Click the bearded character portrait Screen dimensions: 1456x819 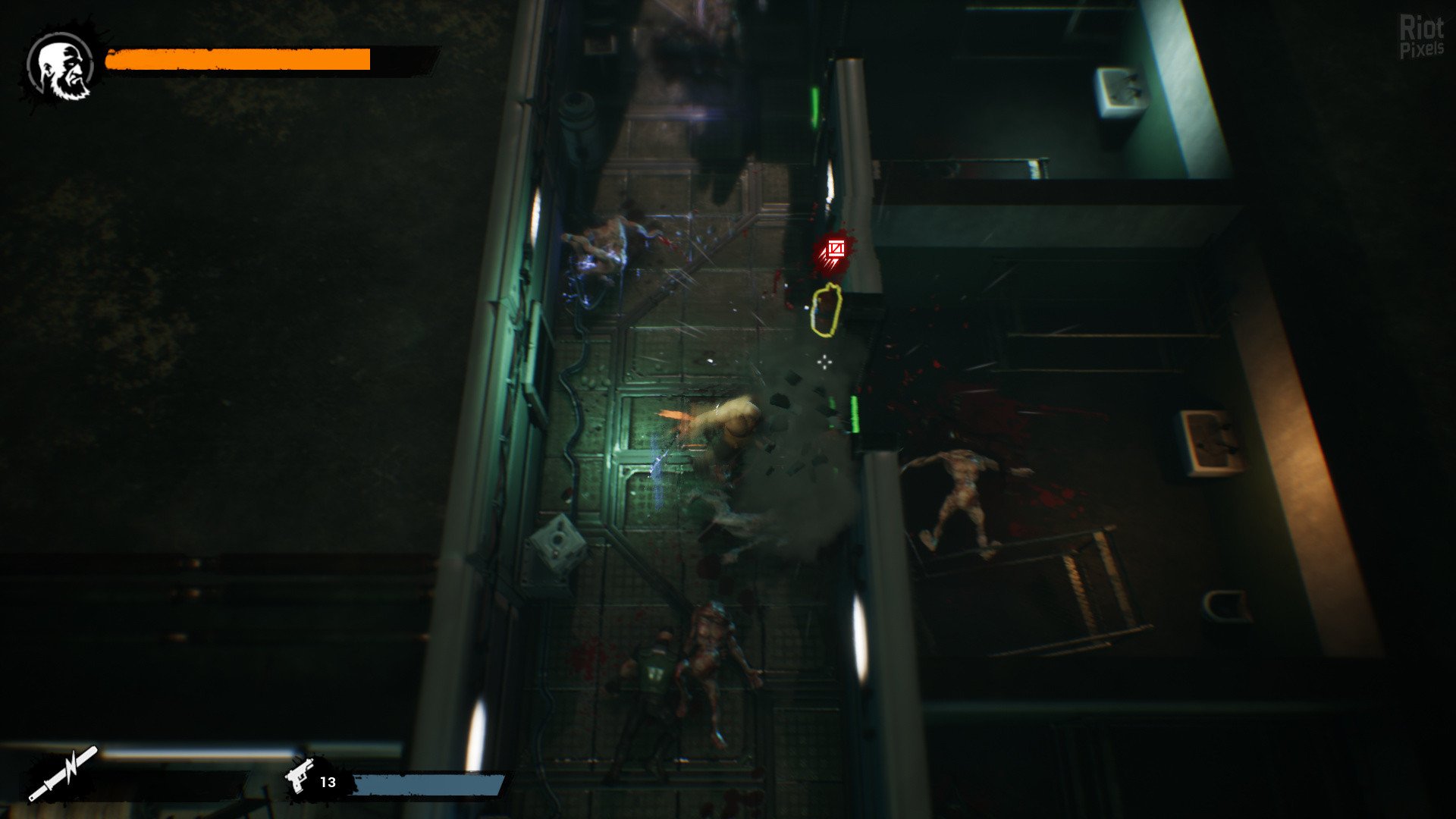point(61,68)
